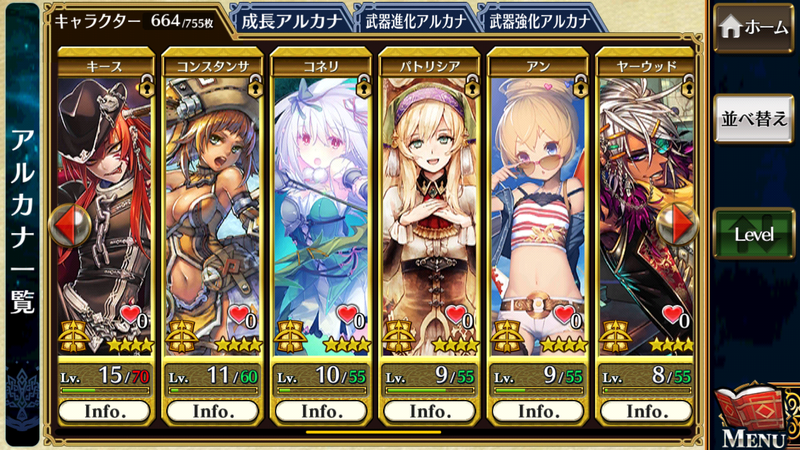This screenshot has height=450, width=800.
Task: Switch to the 成長アルカナ tab
Action: point(292,19)
